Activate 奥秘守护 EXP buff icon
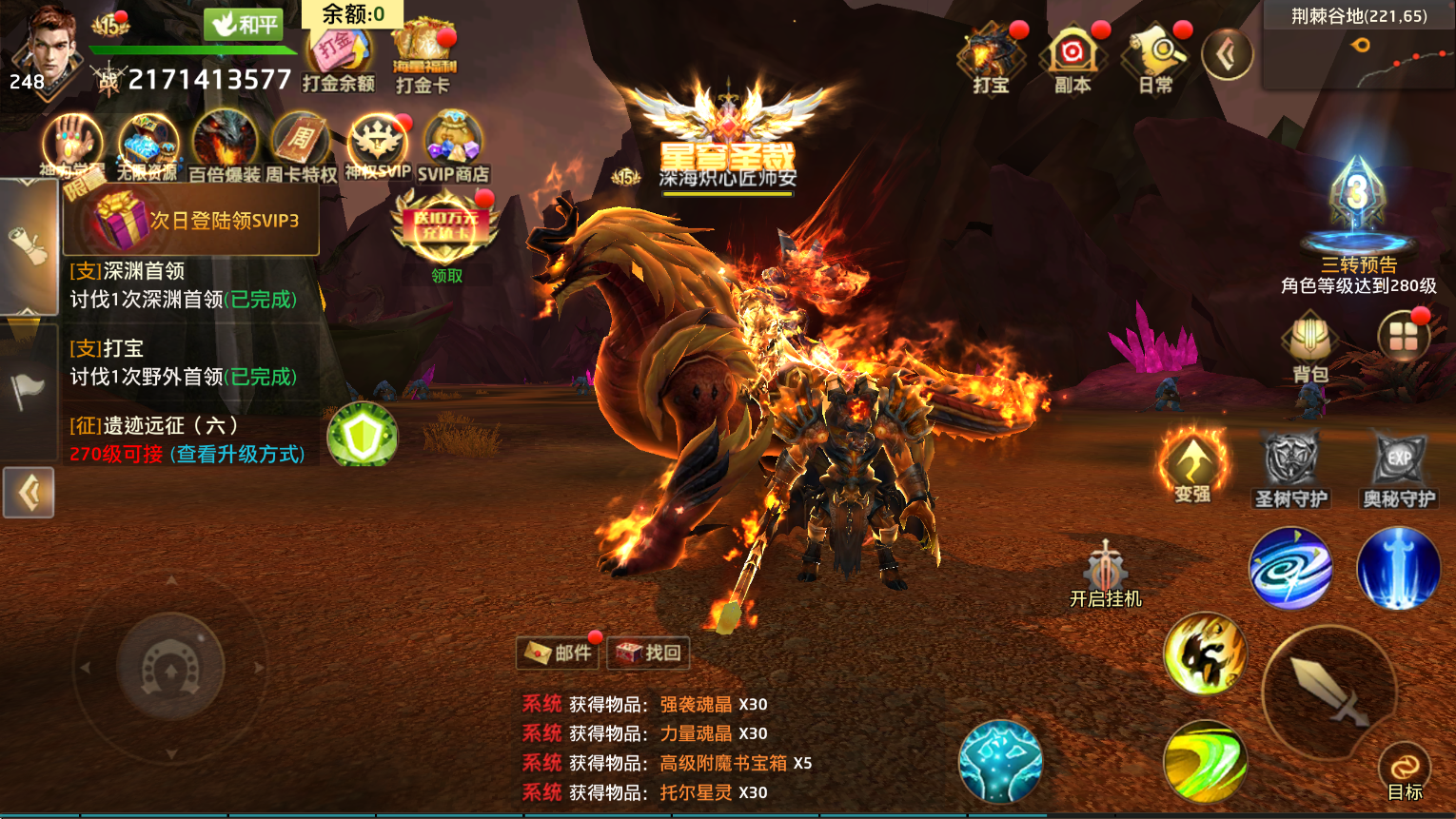The width and height of the screenshot is (1456, 819). tap(1399, 468)
